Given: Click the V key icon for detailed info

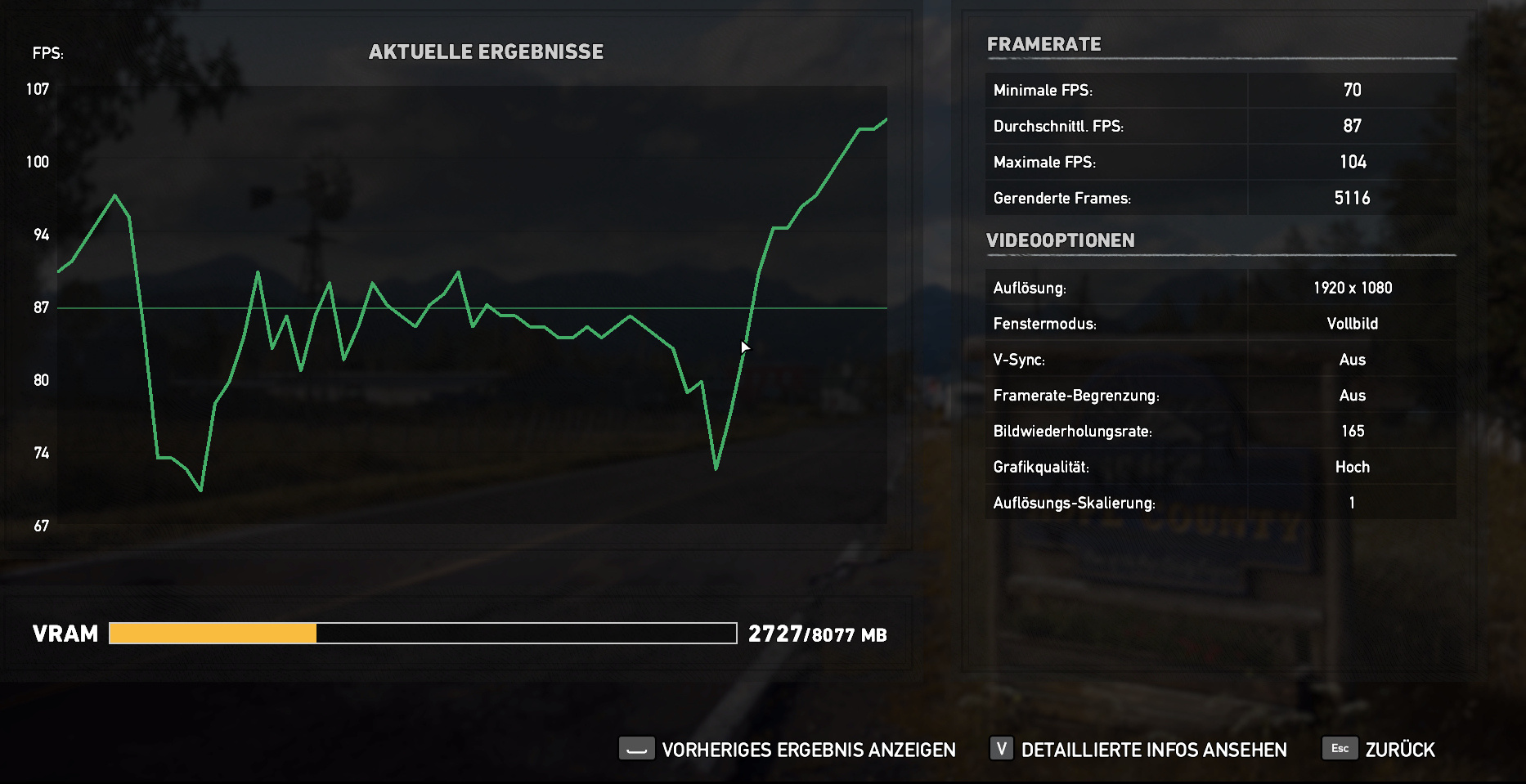Looking at the screenshot, I should pyautogui.click(x=1001, y=748).
